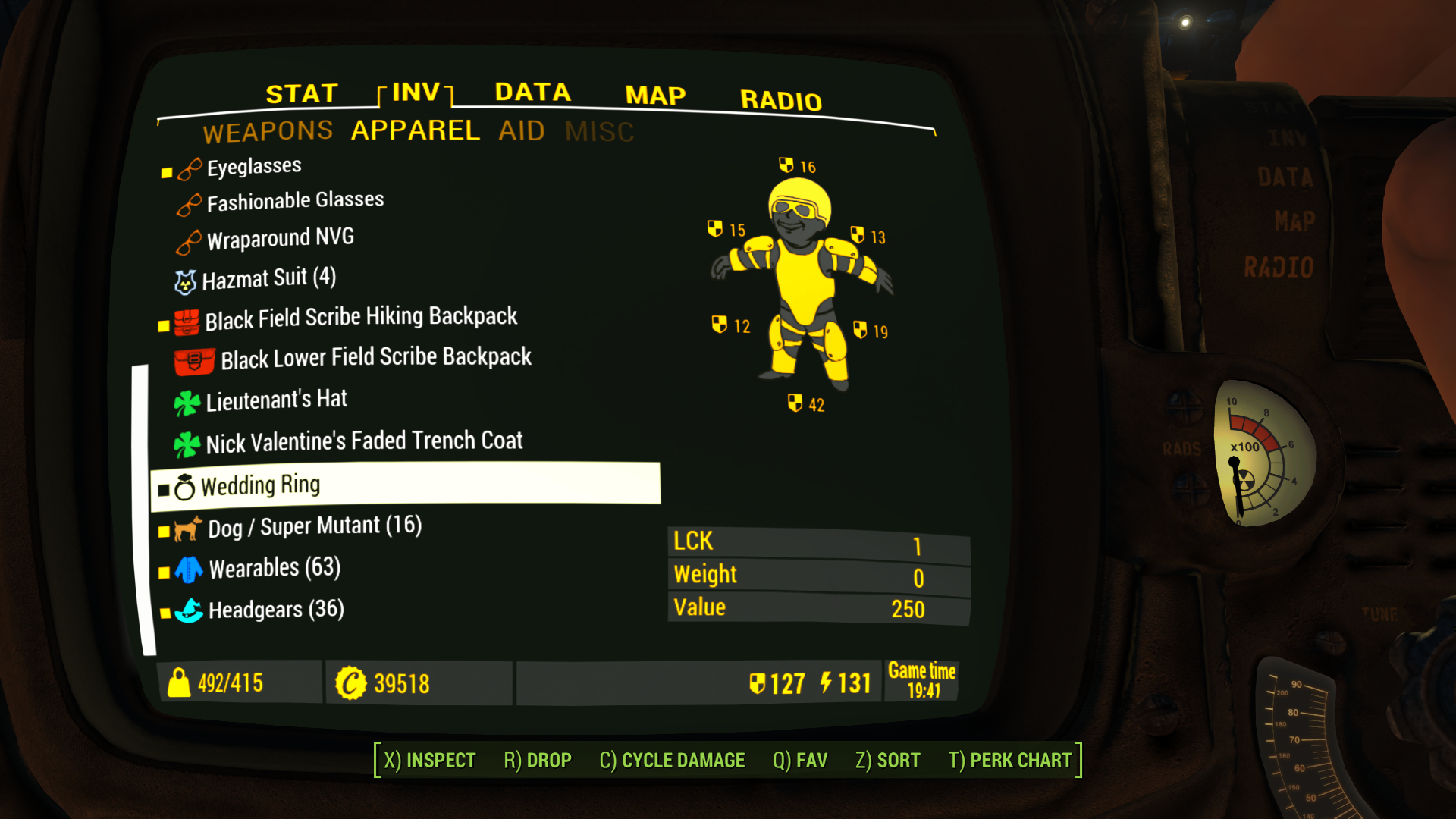Viewport: 1456px width, 819px height.
Task: Toggle the equipped marker beside Black Field Scribe Backpack
Action: pyautogui.click(x=165, y=325)
